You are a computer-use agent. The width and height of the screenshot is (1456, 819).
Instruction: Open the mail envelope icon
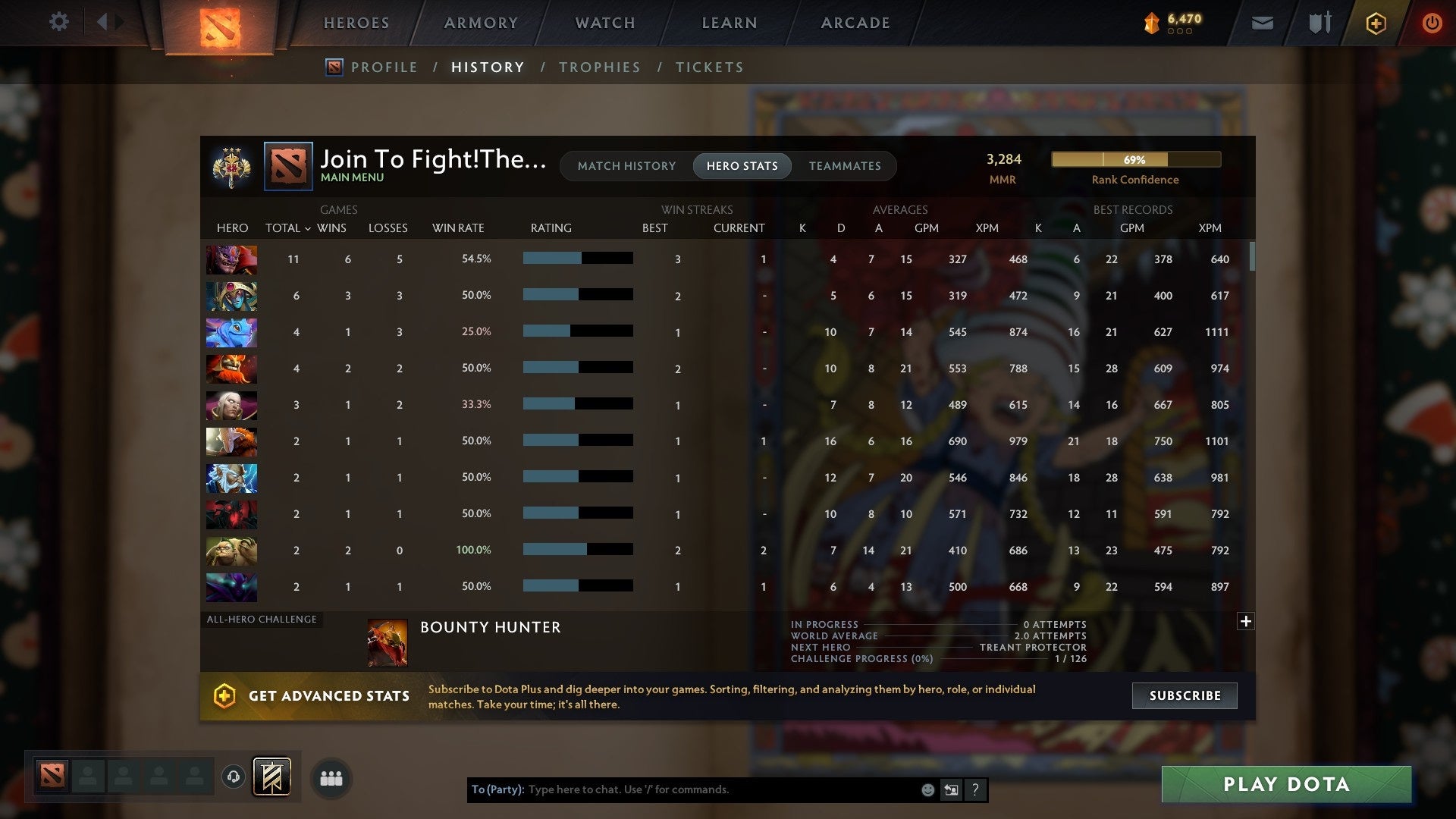pos(1262,23)
